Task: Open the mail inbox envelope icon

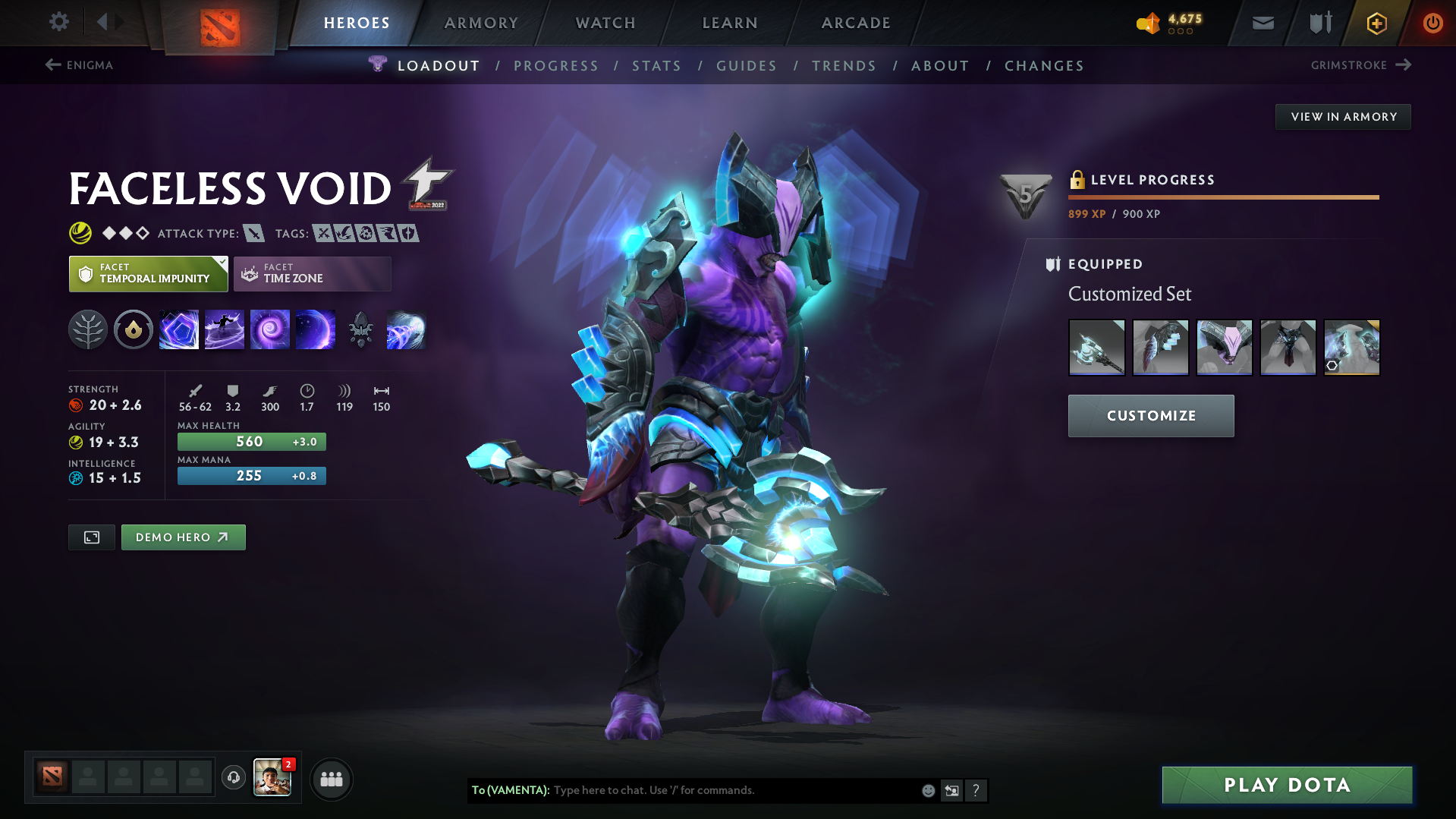Action: coord(1262,23)
